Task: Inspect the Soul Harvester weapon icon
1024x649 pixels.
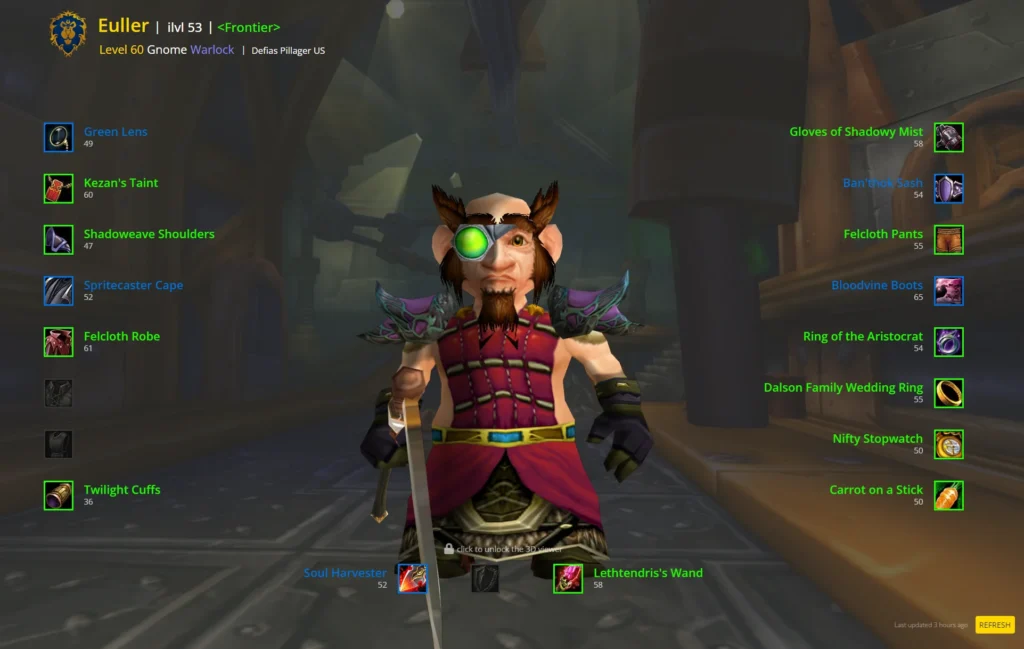Action: pyautogui.click(x=412, y=578)
